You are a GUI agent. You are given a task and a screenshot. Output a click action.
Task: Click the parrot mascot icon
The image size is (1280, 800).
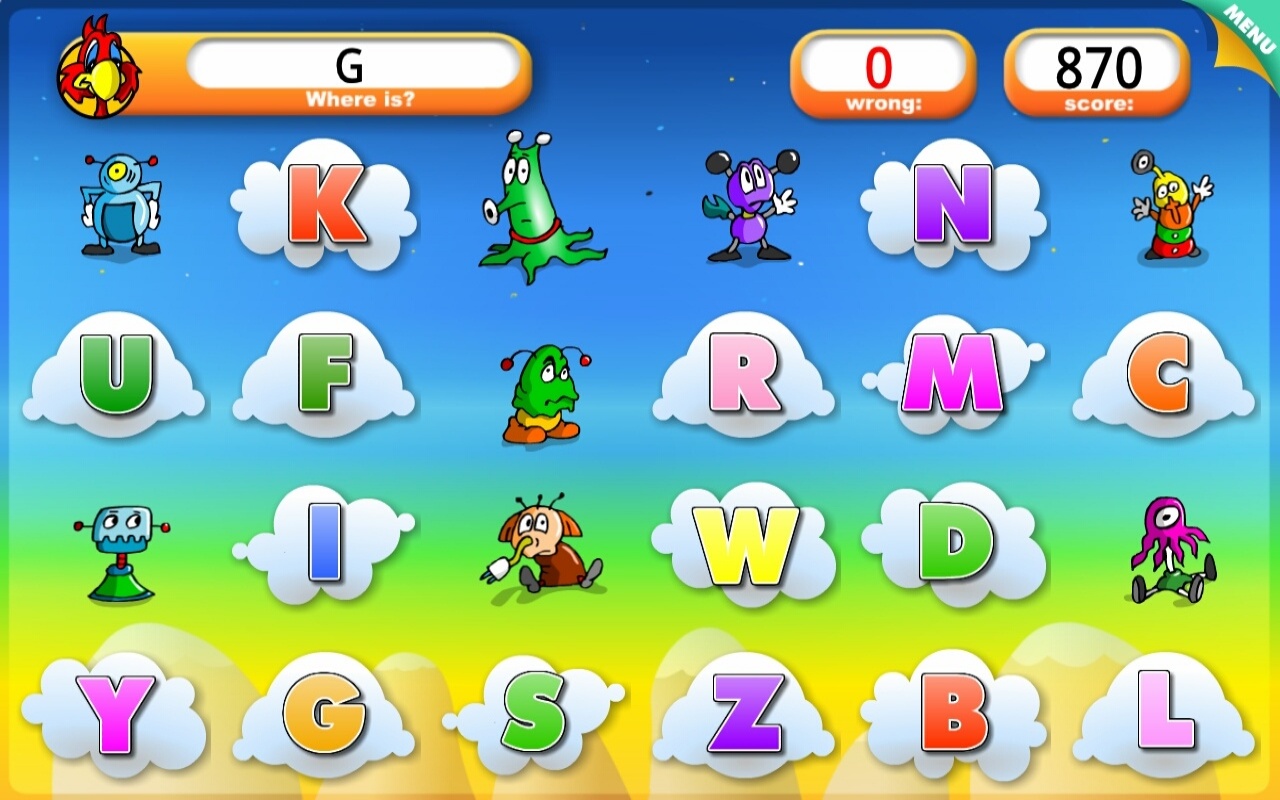tap(100, 65)
